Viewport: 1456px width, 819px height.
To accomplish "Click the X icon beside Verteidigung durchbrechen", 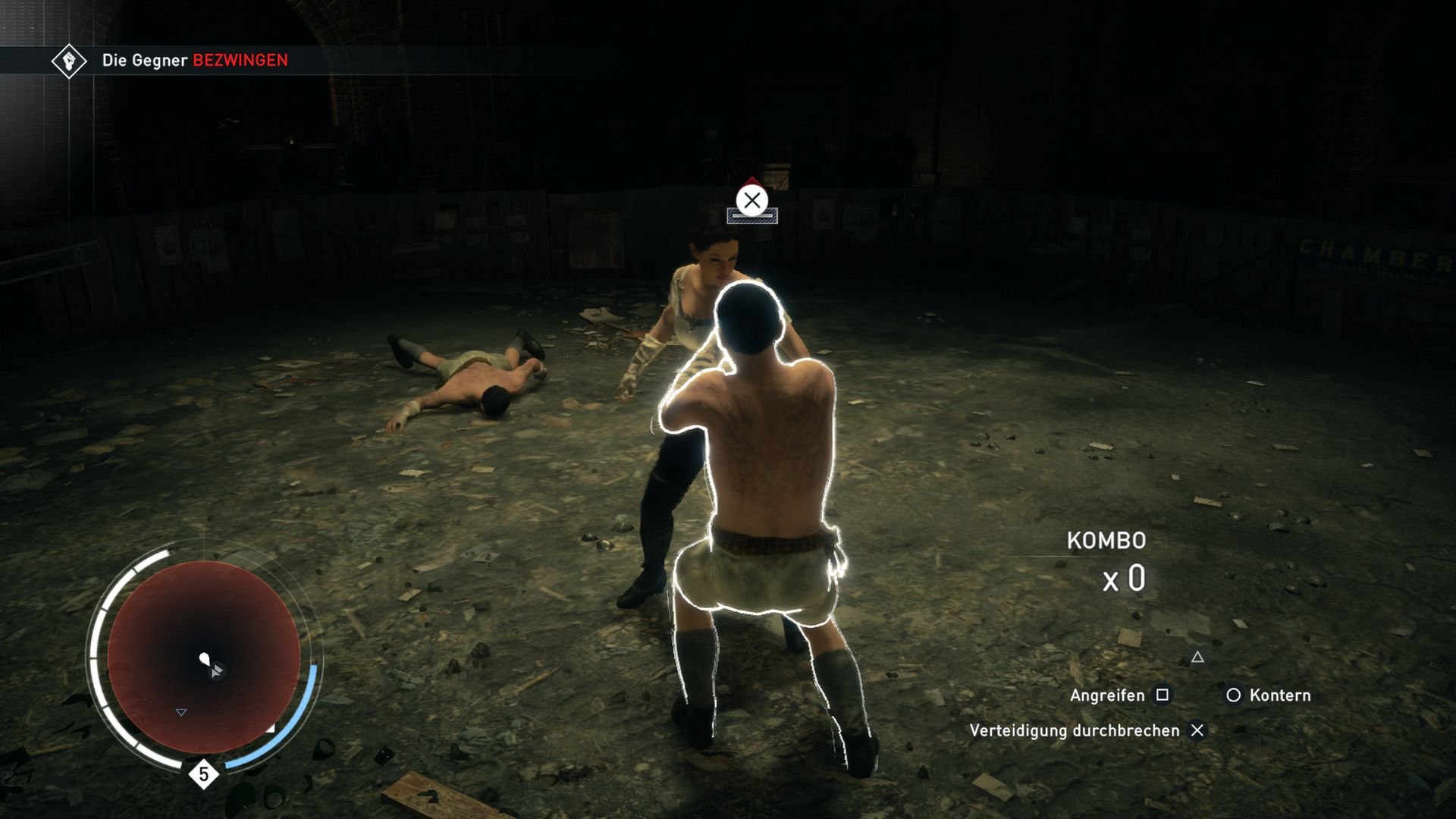I will click(1198, 732).
